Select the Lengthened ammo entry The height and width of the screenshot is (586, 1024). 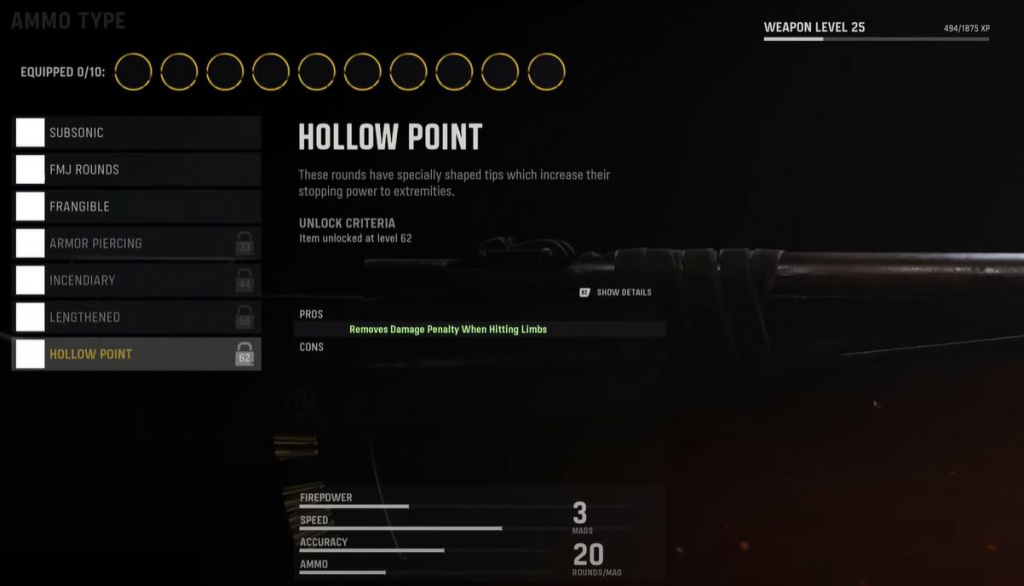coord(136,318)
